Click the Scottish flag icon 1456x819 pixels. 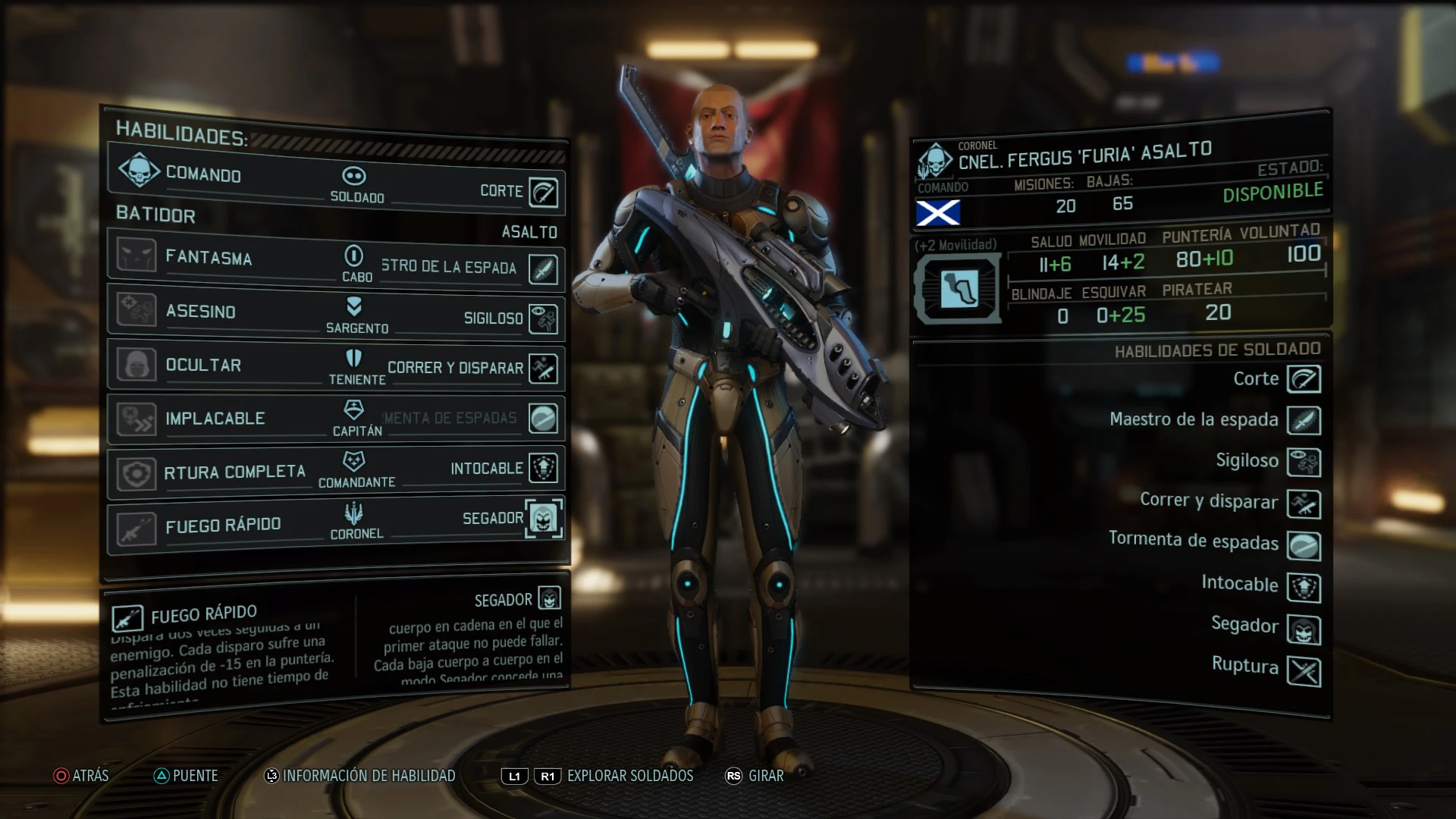coord(938,213)
